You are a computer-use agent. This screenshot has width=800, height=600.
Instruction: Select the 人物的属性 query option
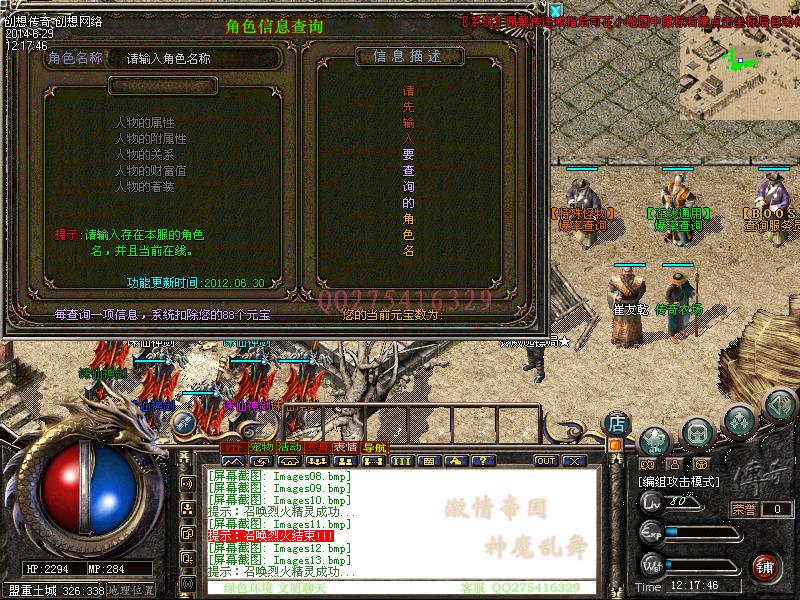[x=145, y=122]
